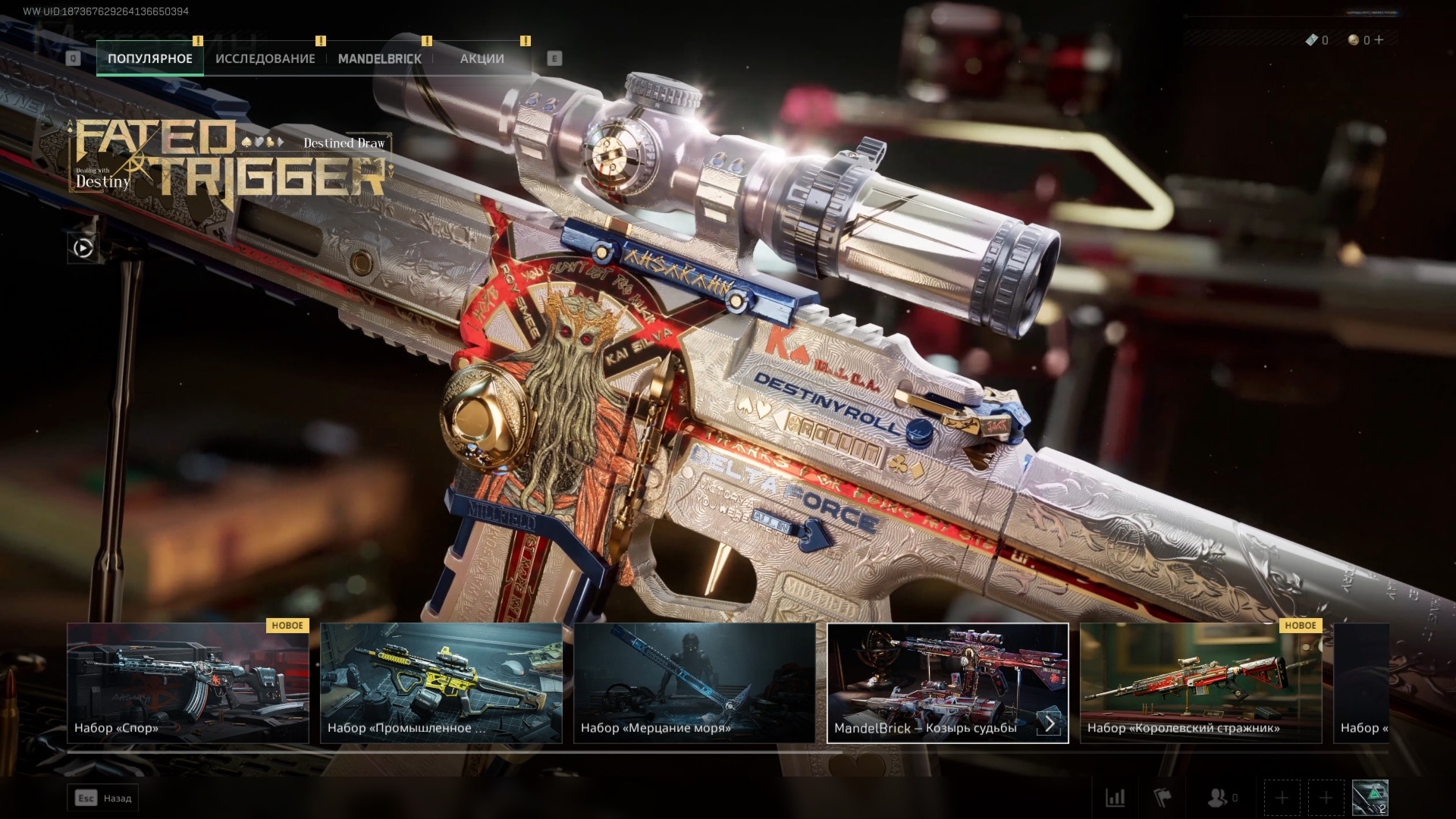Open the «Мерцание моря» bundle

(694, 682)
